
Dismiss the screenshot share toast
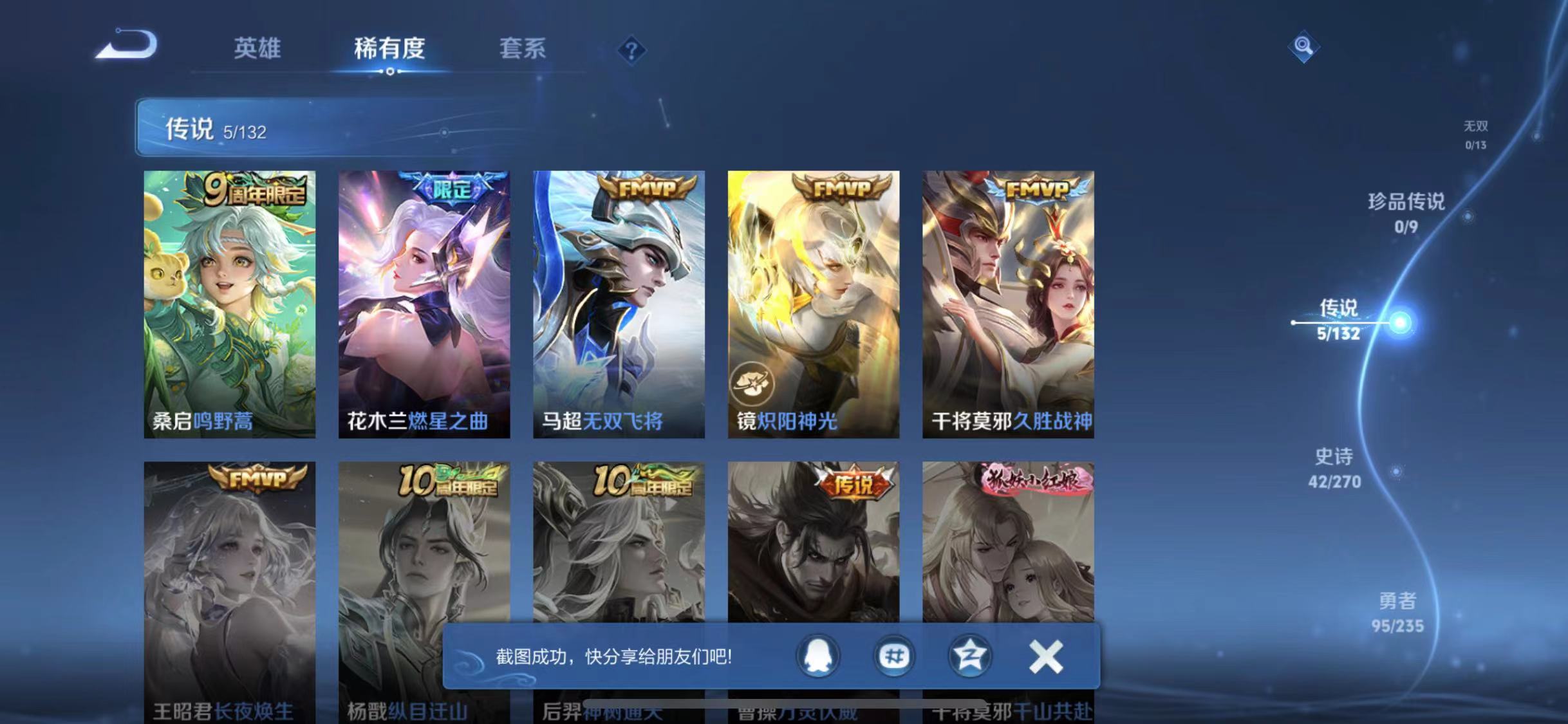click(x=1046, y=656)
